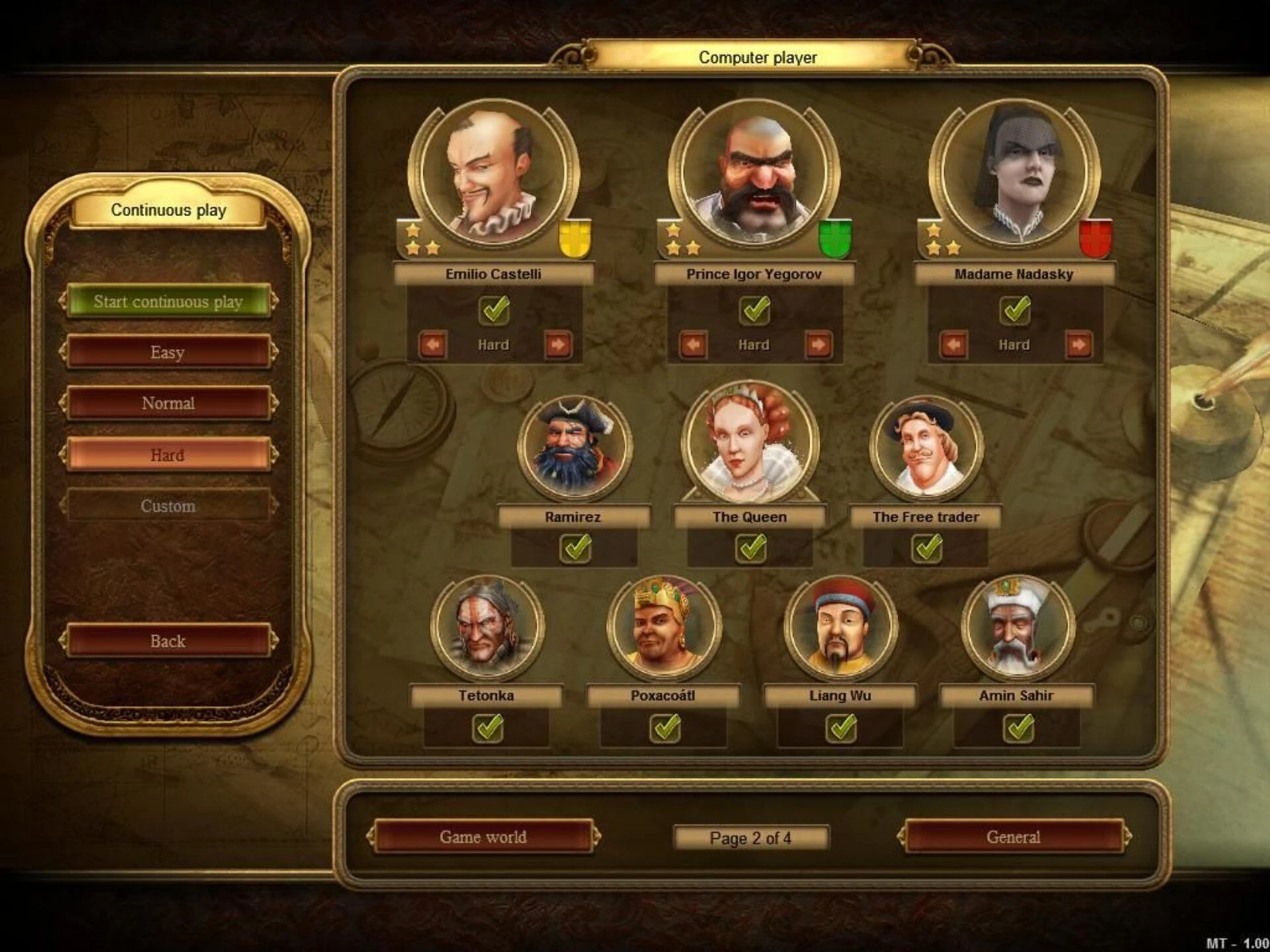1270x952 pixels.
Task: Uncheck Tetonka
Action: pyautogui.click(x=487, y=729)
